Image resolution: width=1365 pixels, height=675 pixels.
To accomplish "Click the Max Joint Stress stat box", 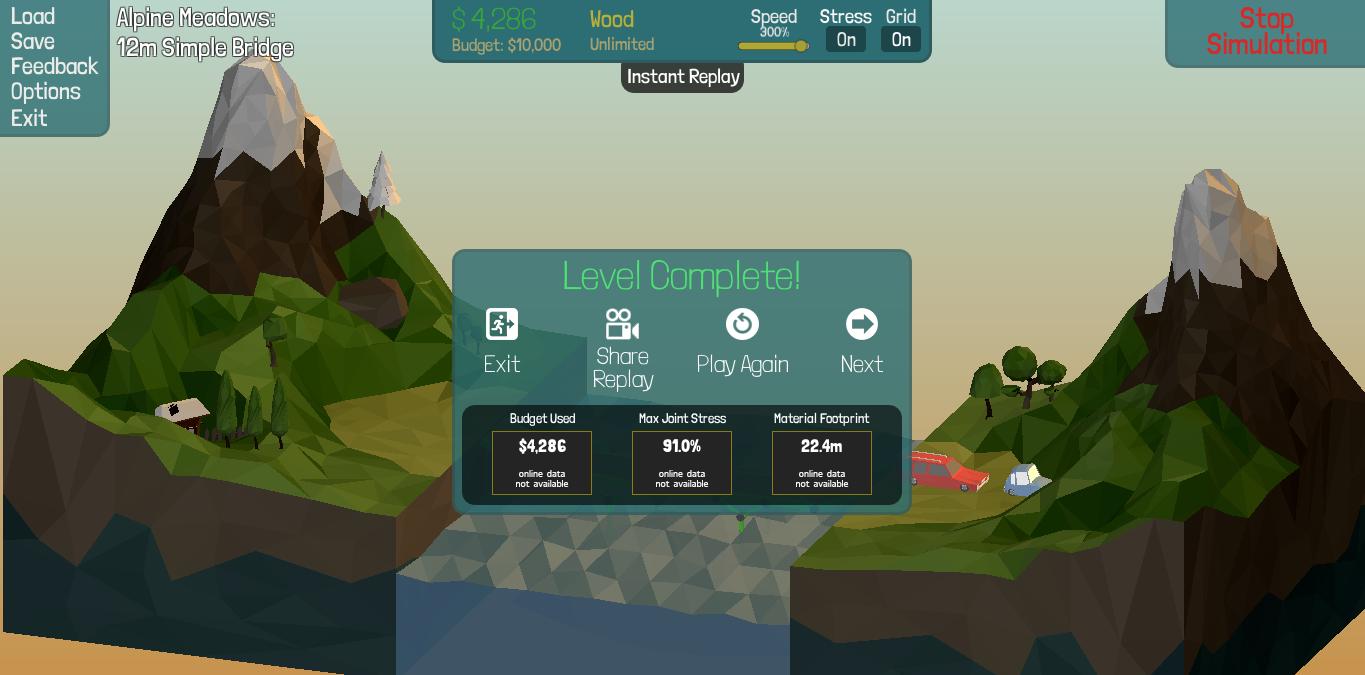I will click(x=682, y=462).
